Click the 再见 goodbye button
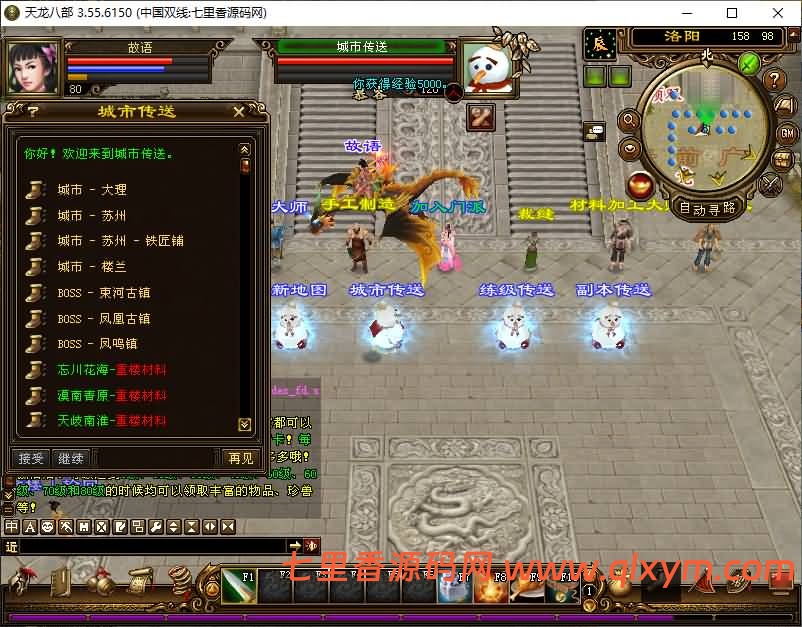This screenshot has height=627, width=802. [x=241, y=458]
